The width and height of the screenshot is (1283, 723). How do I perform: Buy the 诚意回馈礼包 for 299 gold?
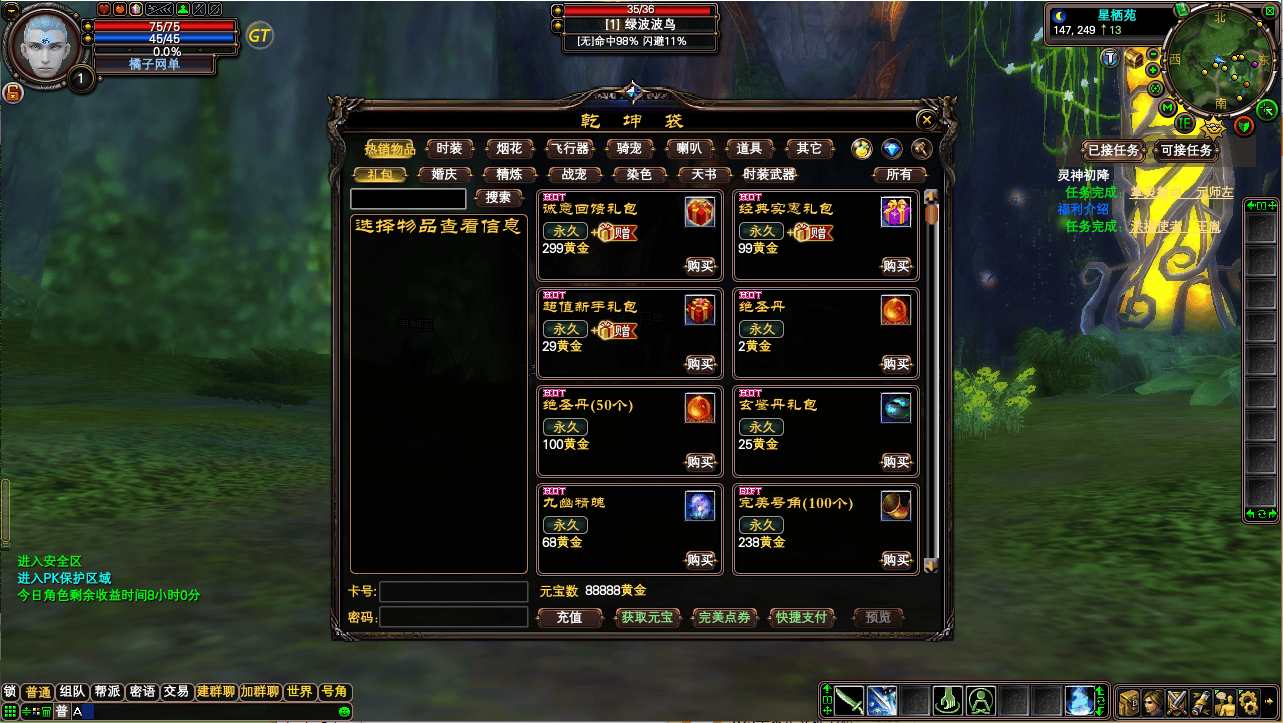pyautogui.click(x=700, y=266)
